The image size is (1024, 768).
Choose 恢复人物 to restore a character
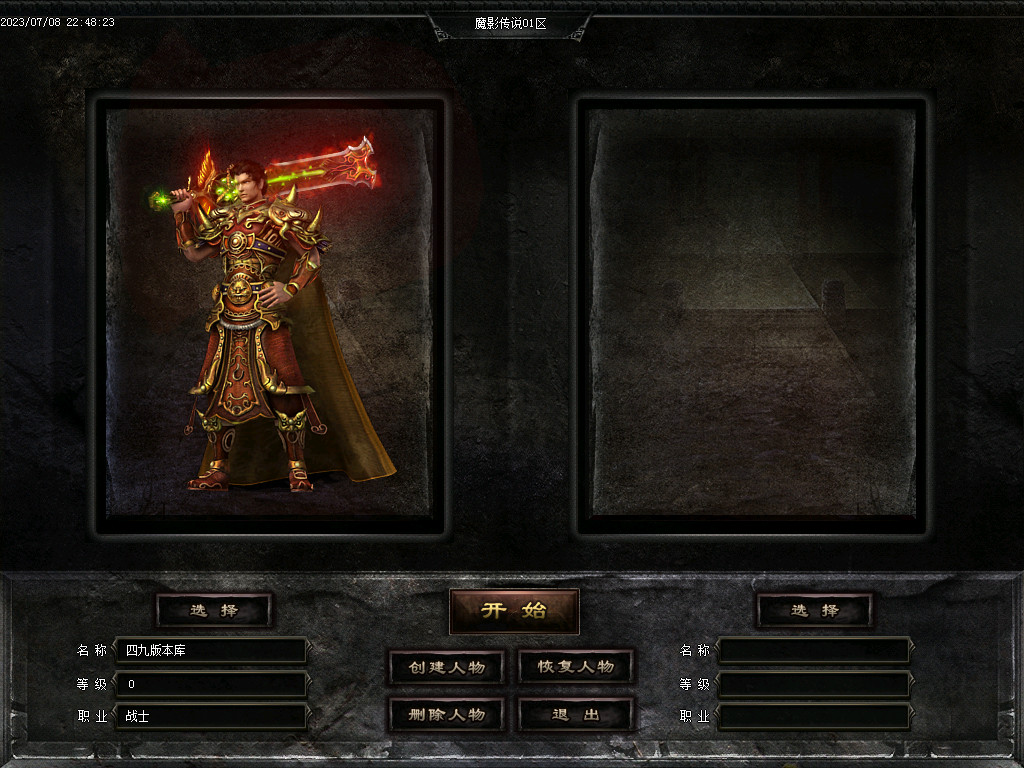click(576, 667)
